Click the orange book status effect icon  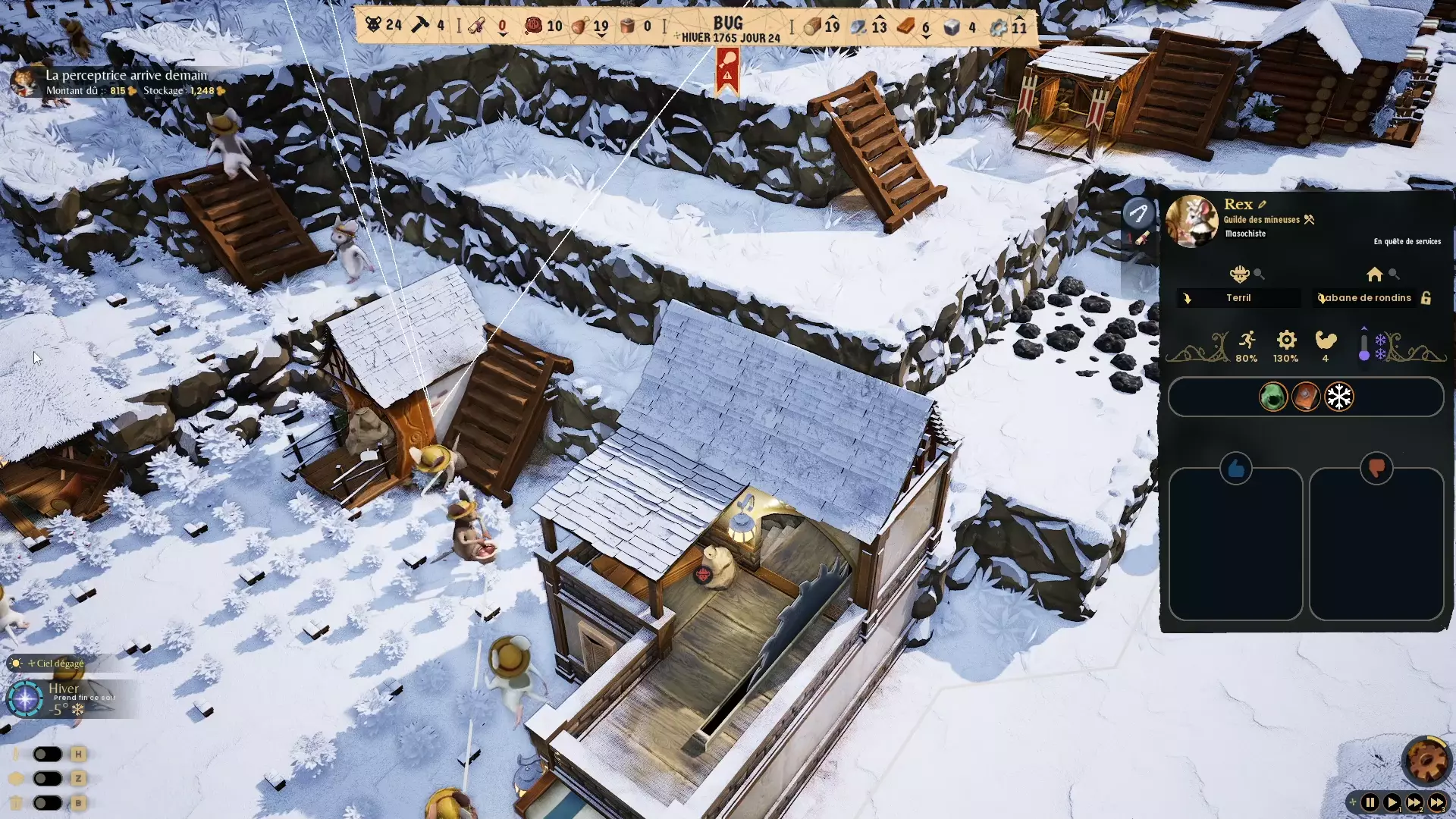pyautogui.click(x=1306, y=397)
